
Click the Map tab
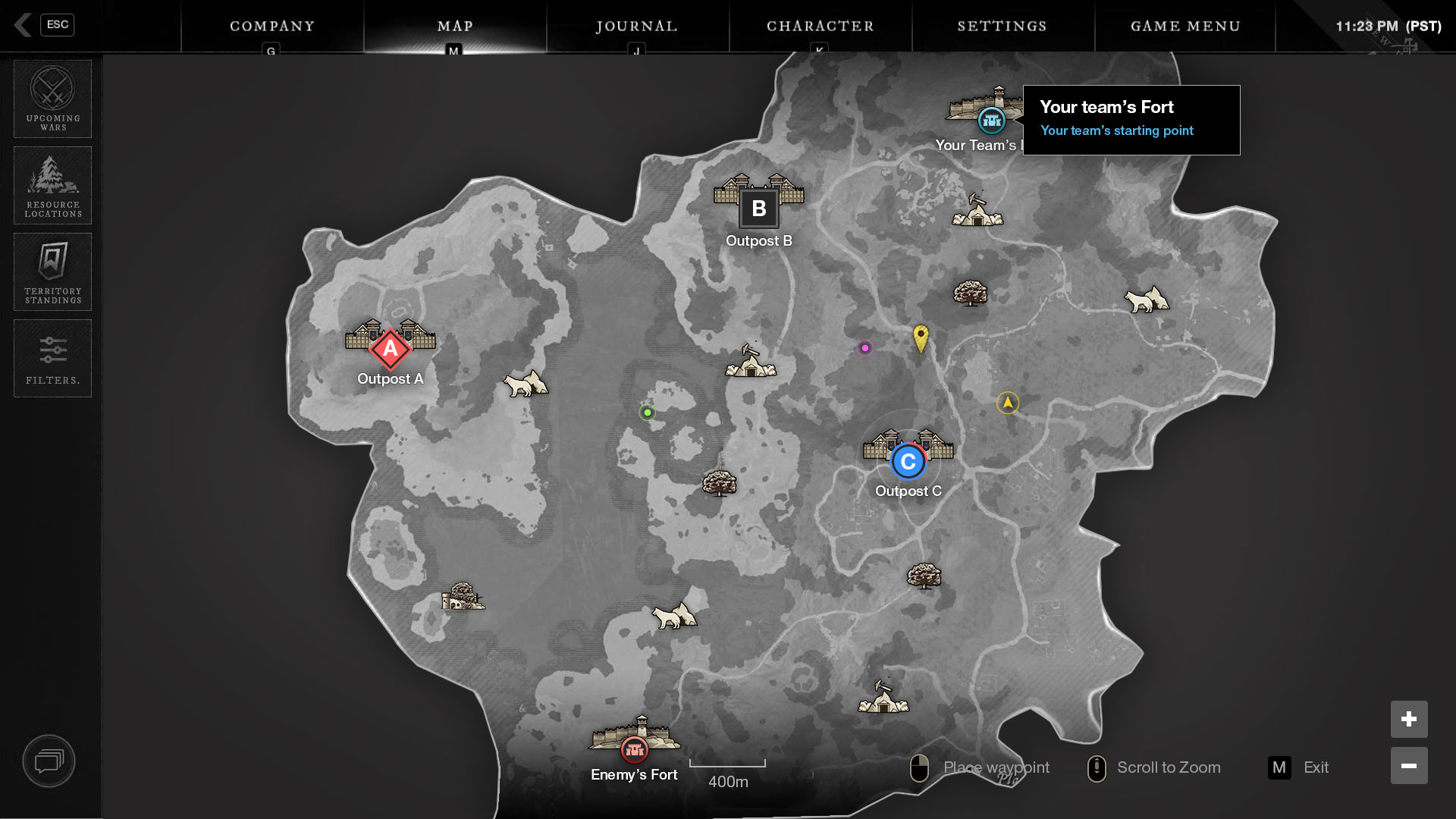click(455, 27)
